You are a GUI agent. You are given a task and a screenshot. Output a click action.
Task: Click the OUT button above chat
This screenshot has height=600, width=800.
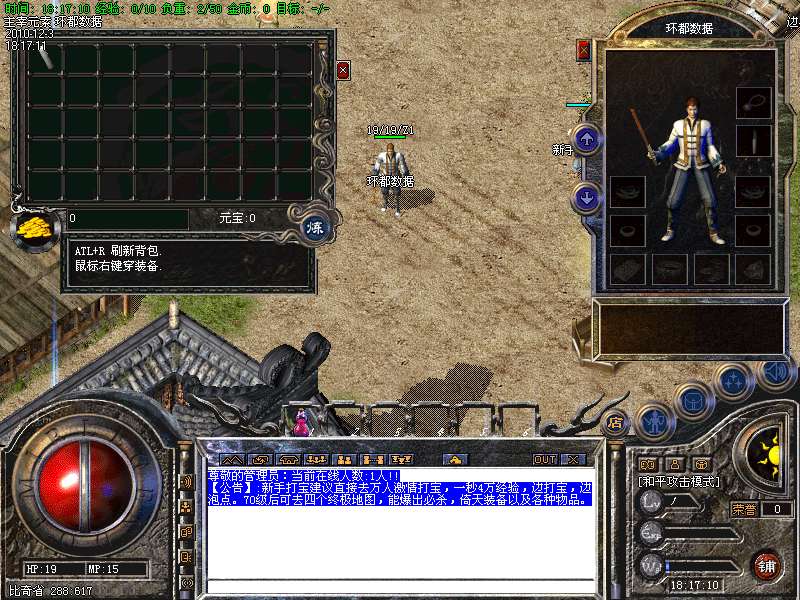coord(544,459)
